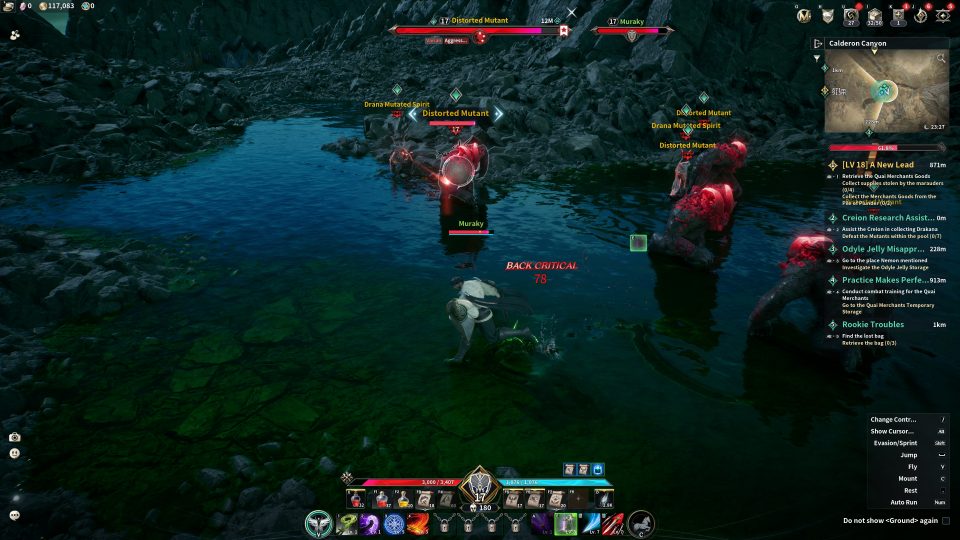This screenshot has width=960, height=540.
Task: Use the yellow potion quick slot
Action: [x=404, y=499]
